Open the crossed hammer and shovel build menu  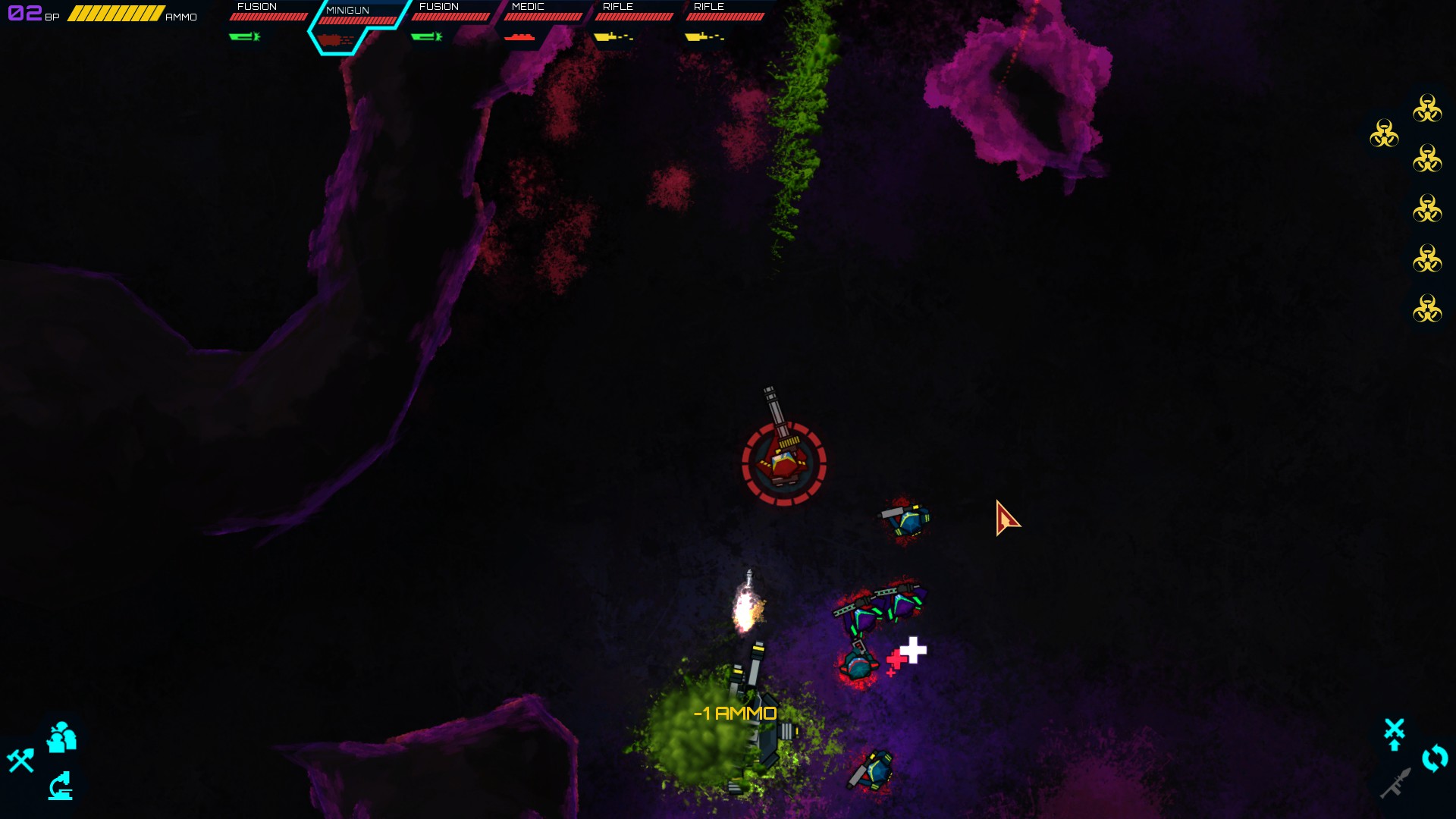(x=21, y=760)
